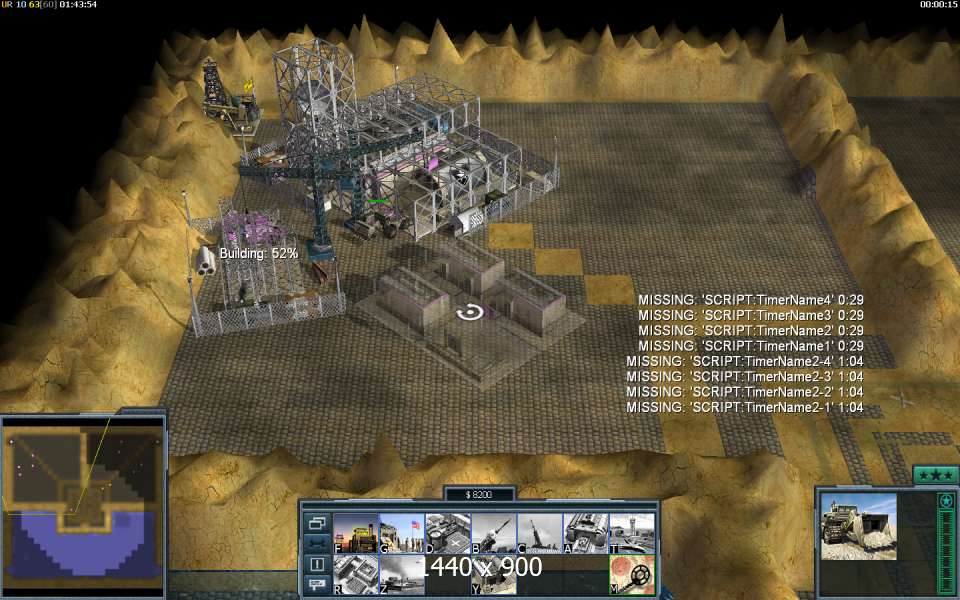This screenshot has height=600, width=960.
Task: Click the signpost button on command bar
Action: tap(317, 584)
